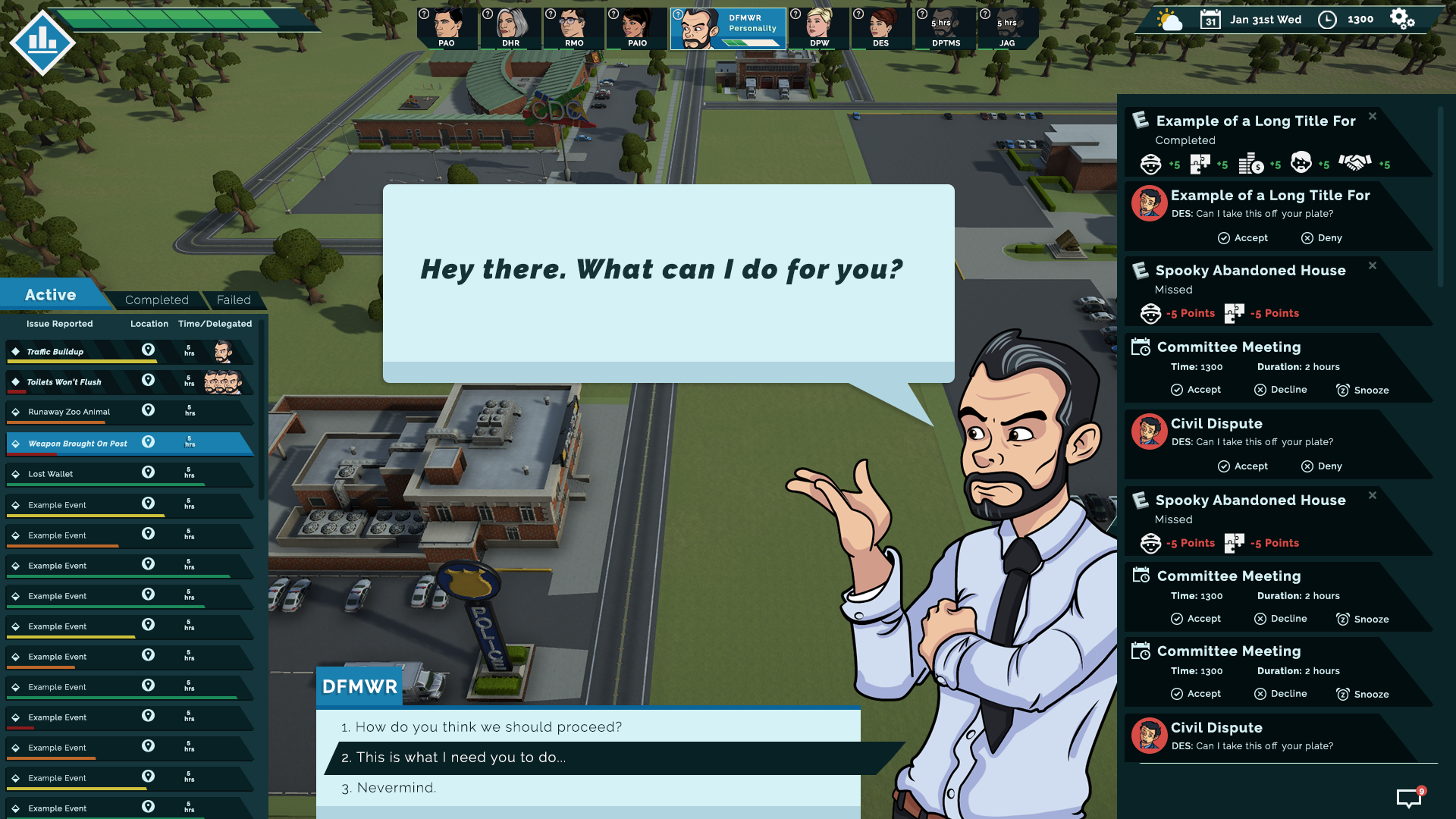
Task: Choose reply "How do you think we should proceed?"
Action: [x=488, y=727]
